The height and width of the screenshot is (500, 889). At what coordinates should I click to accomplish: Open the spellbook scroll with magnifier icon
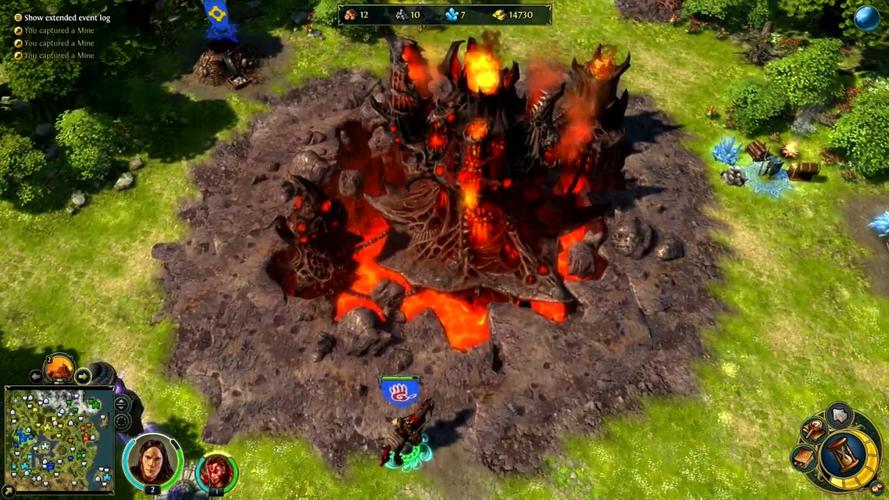tap(813, 430)
